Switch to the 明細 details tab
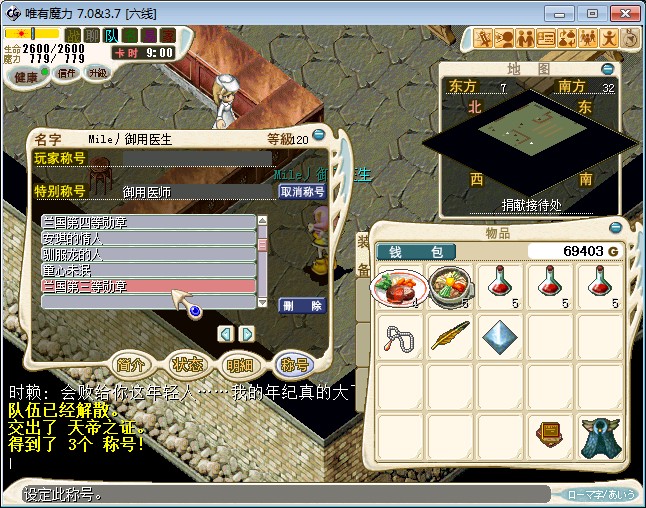This screenshot has width=646, height=508. [x=240, y=364]
